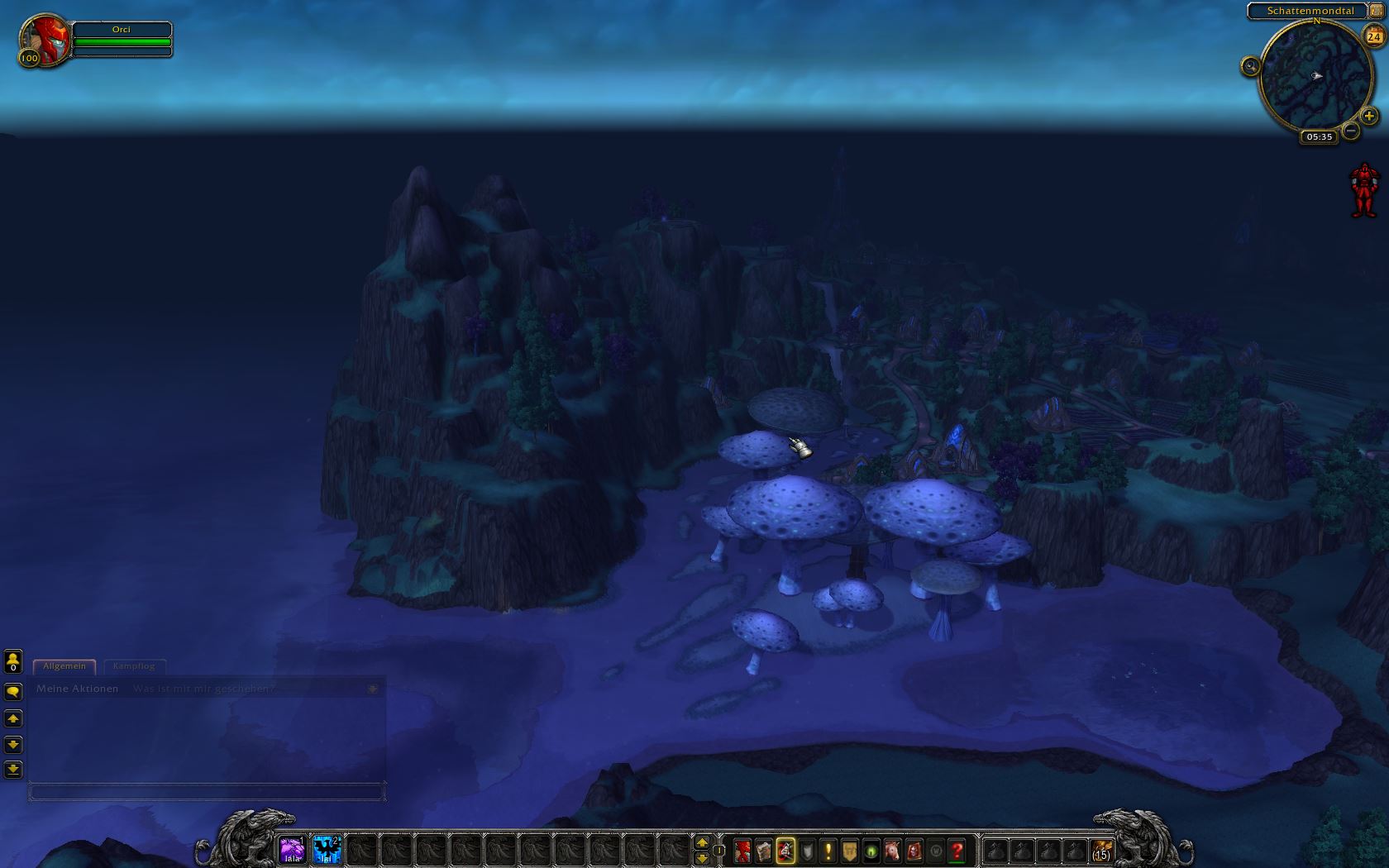Viewport: 1389px width, 868px height.
Task: Open the red question mark help button
Action: (957, 851)
